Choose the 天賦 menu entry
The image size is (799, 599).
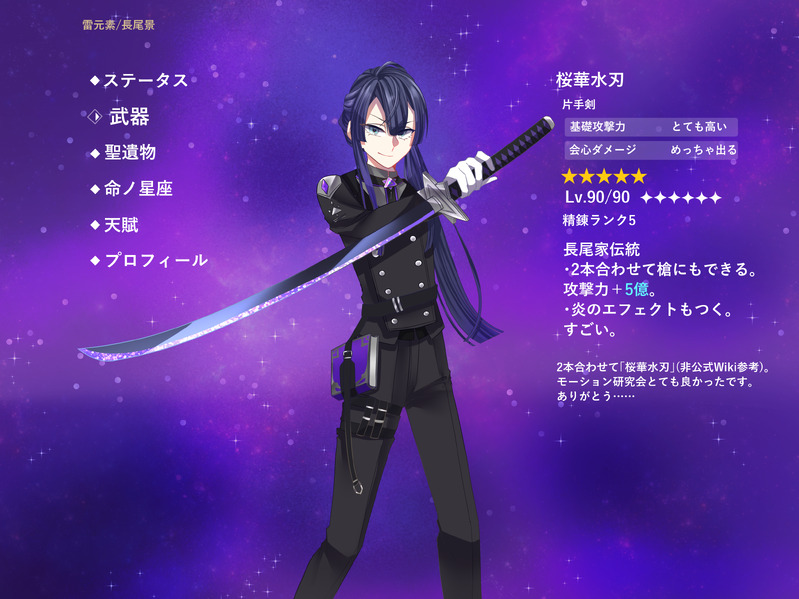coord(122,224)
